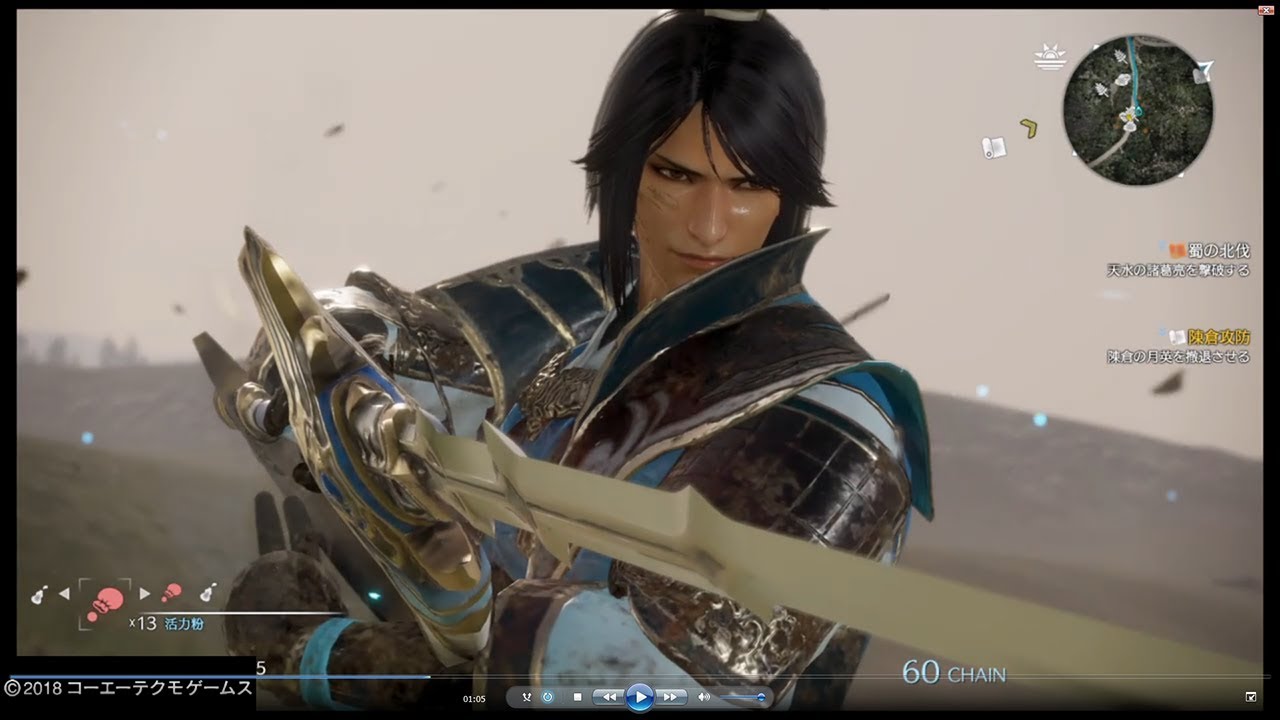Click the rewind icon
This screenshot has height=720, width=1280.
coord(609,697)
